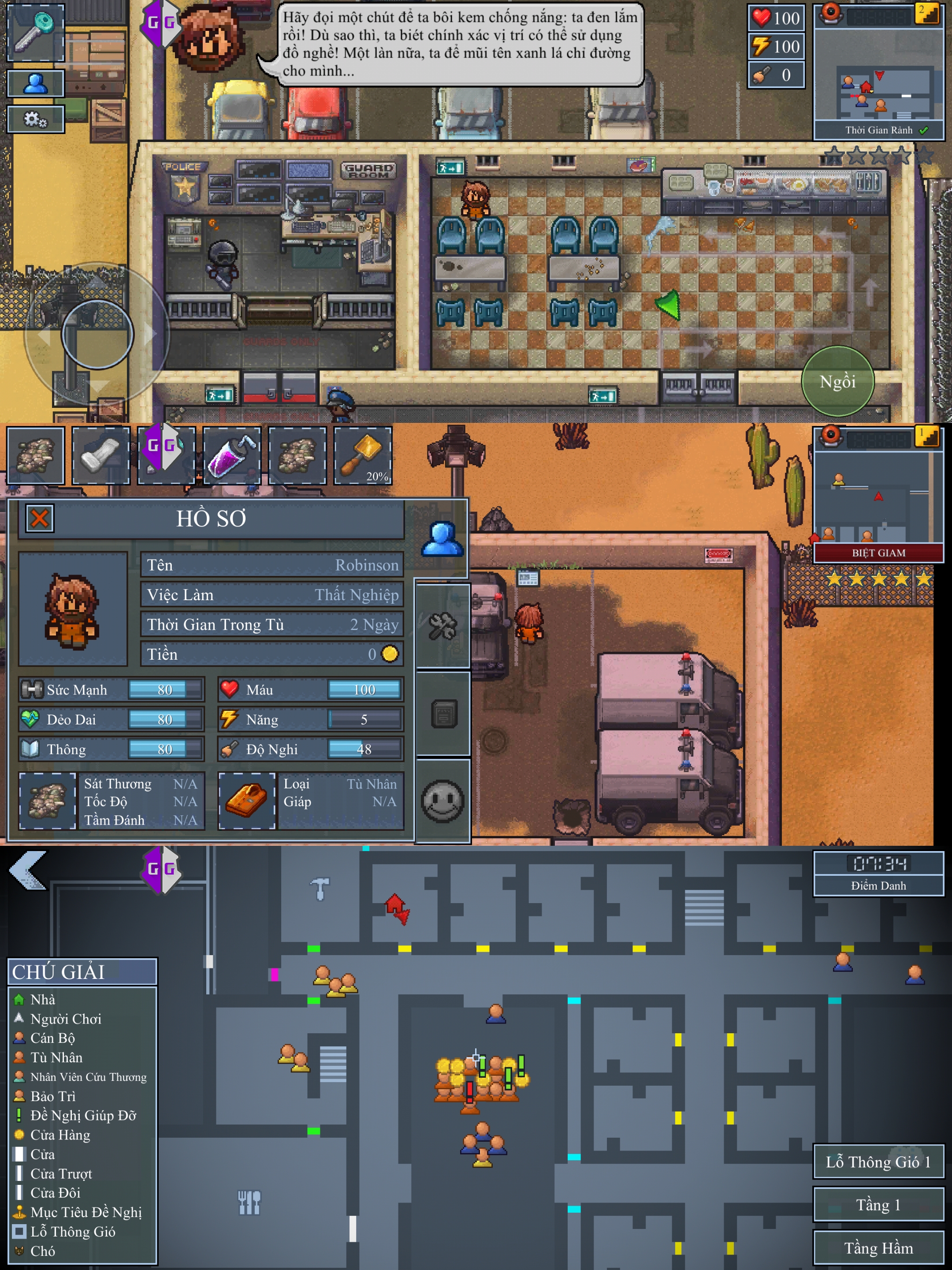
Task: Select the orange outfit equipment slot
Action: pyautogui.click(x=247, y=800)
